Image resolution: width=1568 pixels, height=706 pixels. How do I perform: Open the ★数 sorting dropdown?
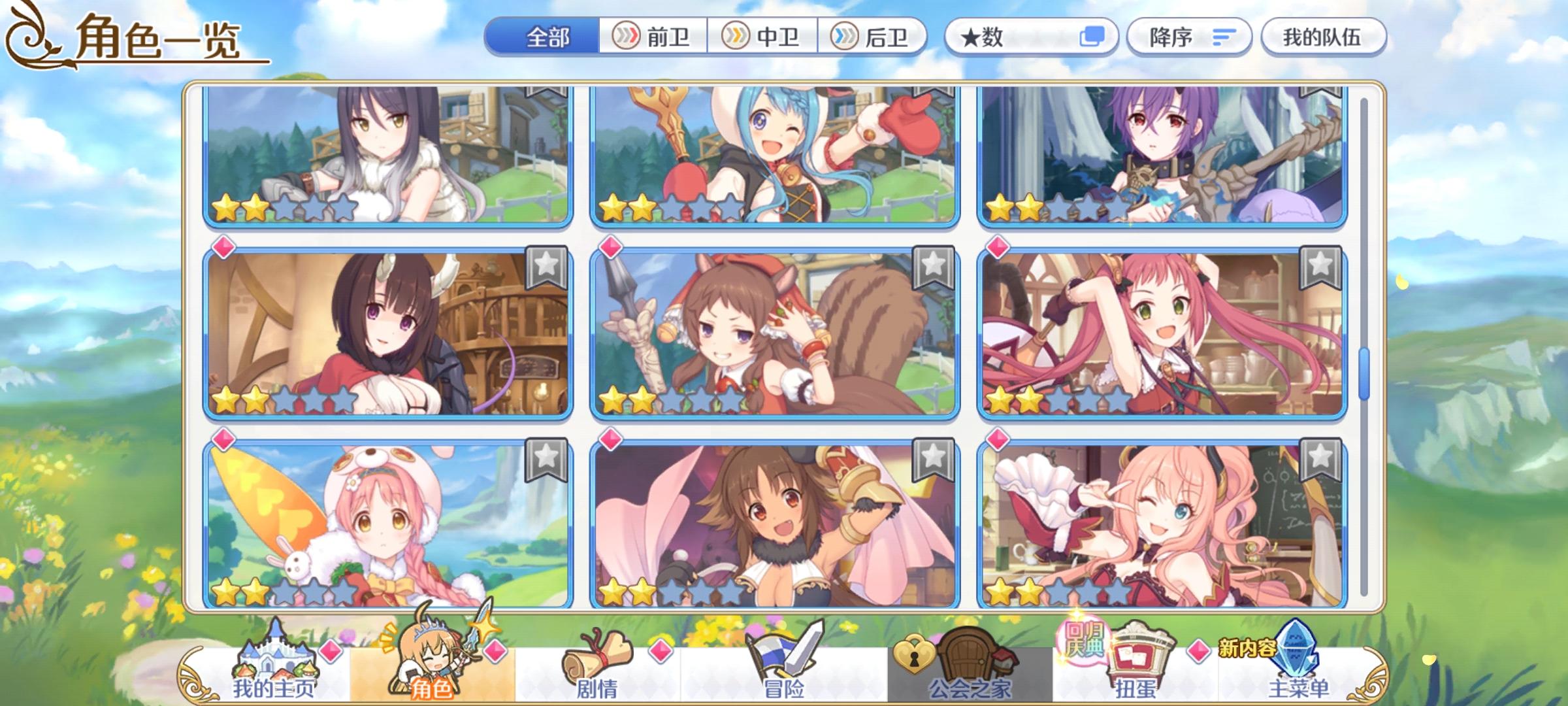click(1026, 37)
